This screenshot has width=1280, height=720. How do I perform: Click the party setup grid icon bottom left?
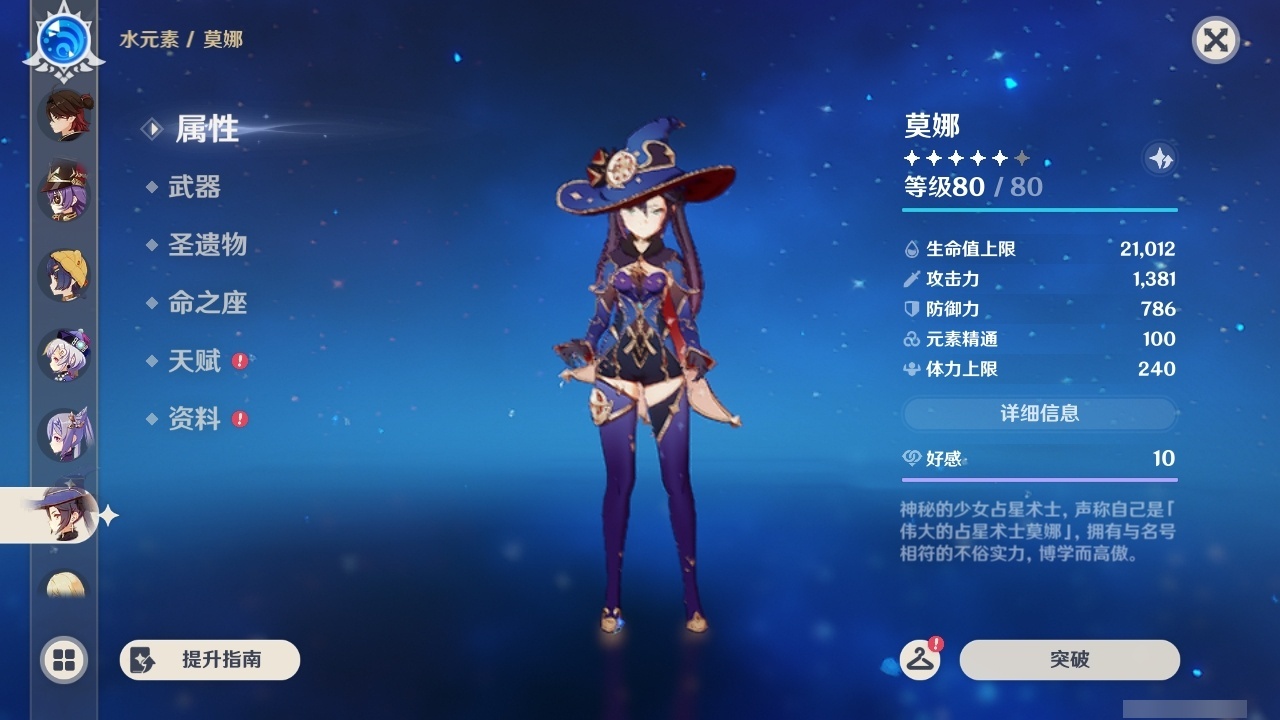[x=63, y=660]
